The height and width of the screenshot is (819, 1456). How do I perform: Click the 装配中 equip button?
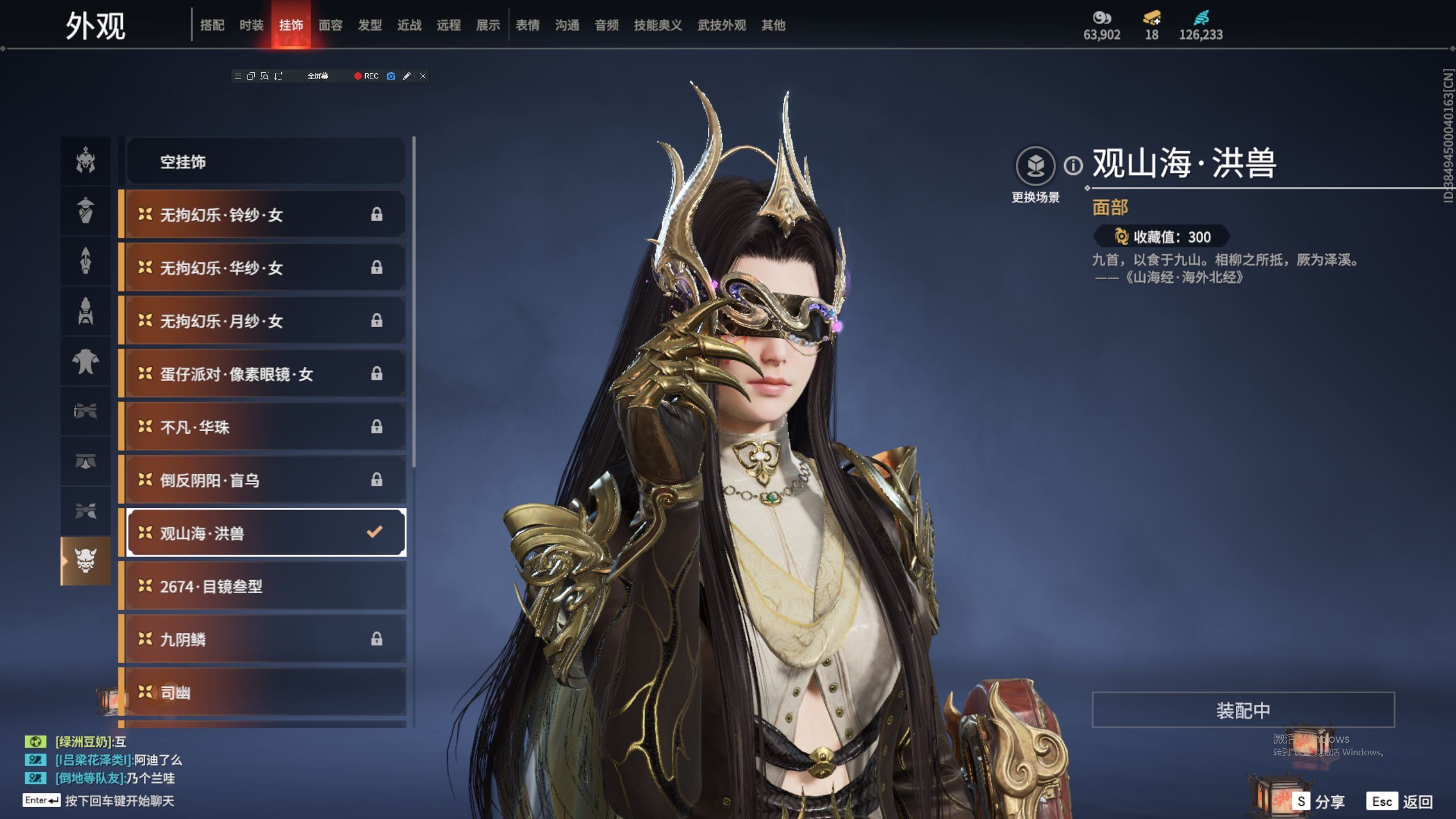1243,710
